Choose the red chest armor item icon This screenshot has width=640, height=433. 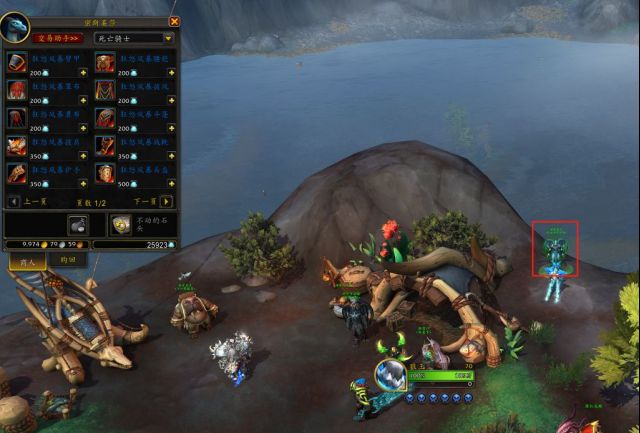click(x=17, y=63)
